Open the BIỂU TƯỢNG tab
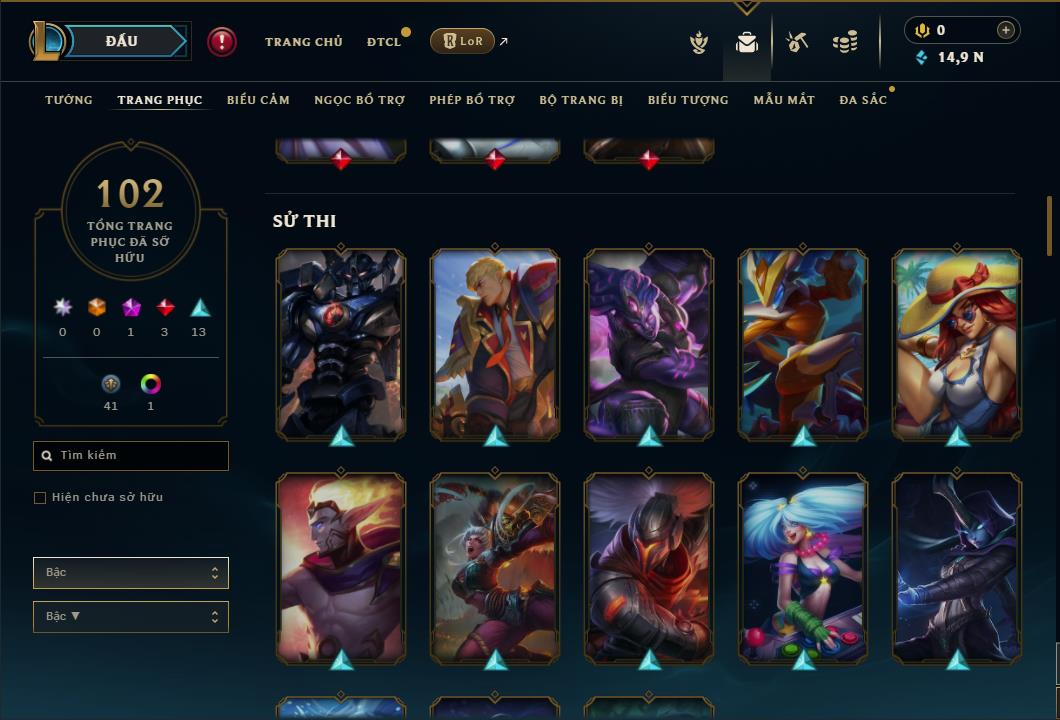 coord(688,100)
